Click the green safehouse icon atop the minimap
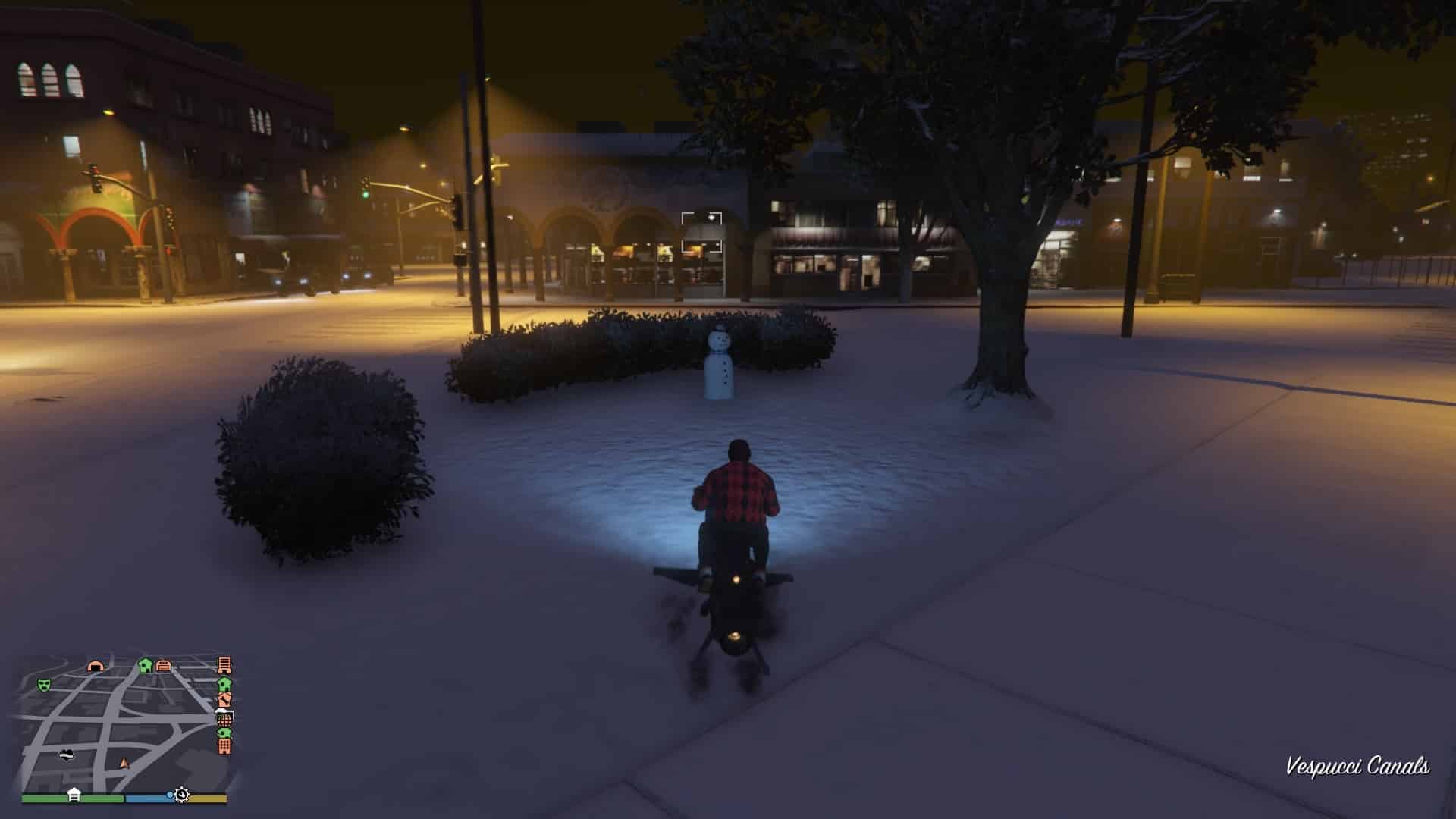Screen dimensions: 1456x819 click(144, 665)
